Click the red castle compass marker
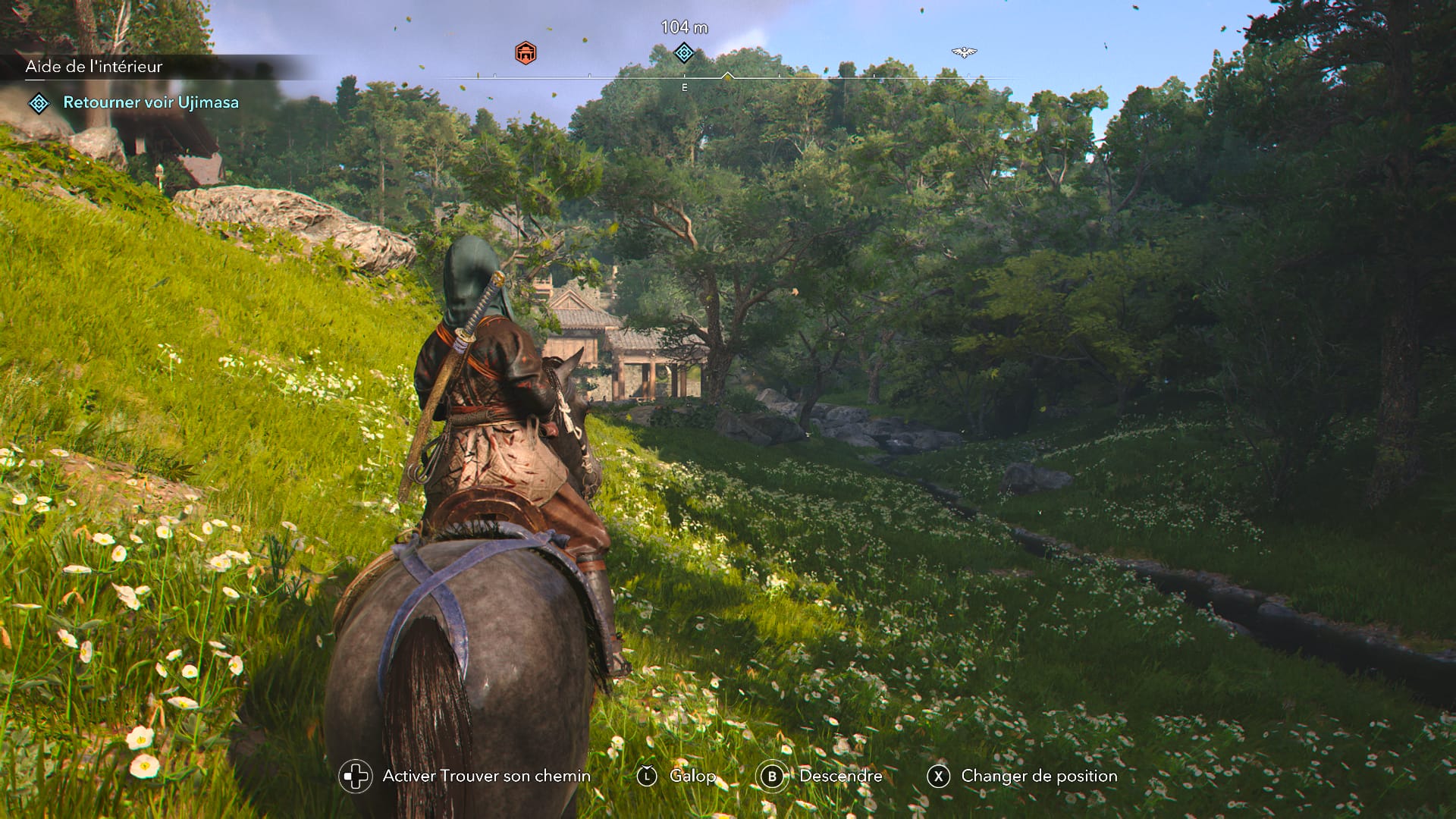Screen dimensions: 1456x819 (x=526, y=53)
